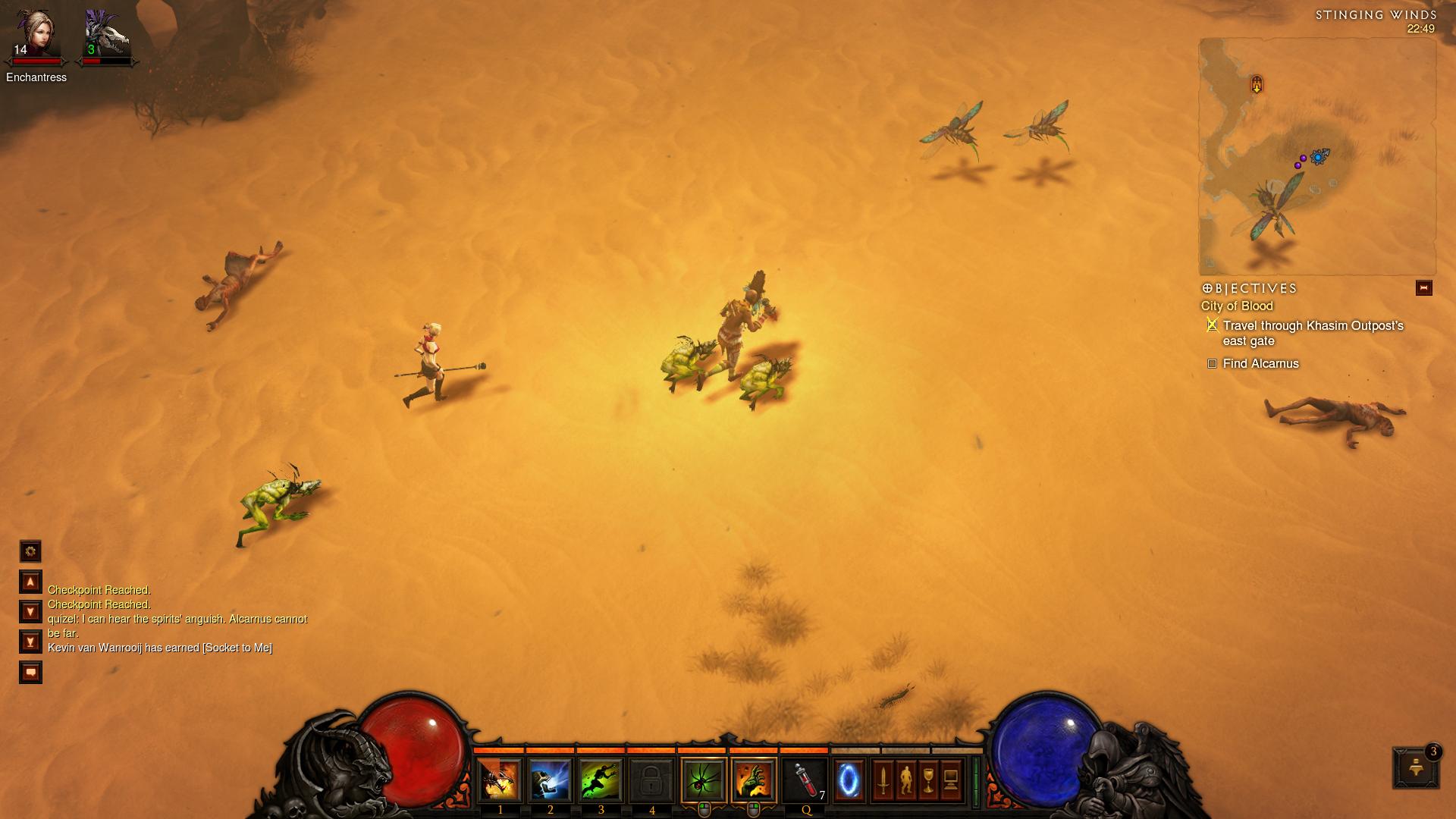The image size is (1456, 819).
Task: Use the green running figure skill
Action: [x=601, y=780]
